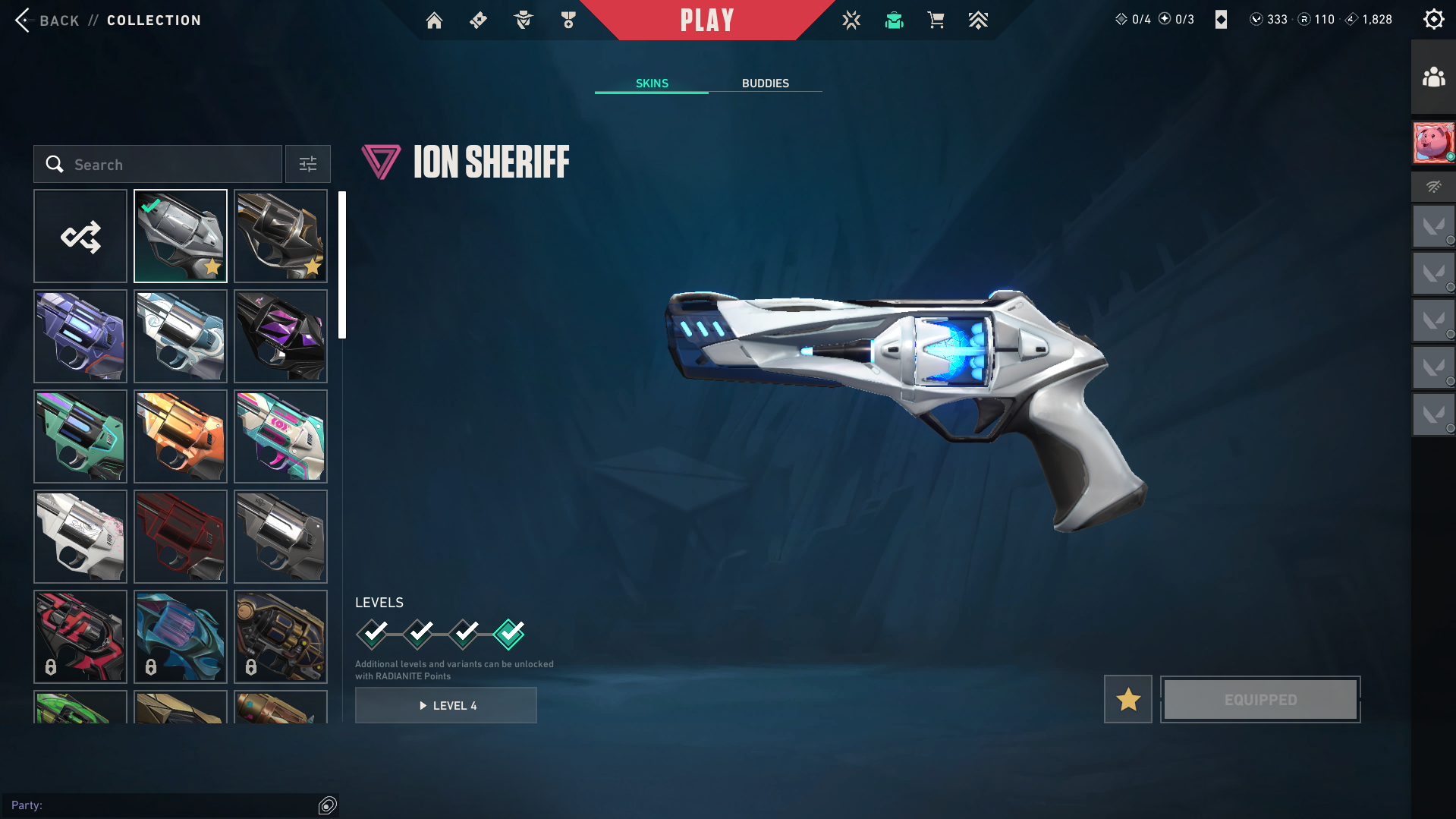Choose the purple-black Sheriff skin thumbnail
Screen dimensions: 1456x819
point(281,336)
